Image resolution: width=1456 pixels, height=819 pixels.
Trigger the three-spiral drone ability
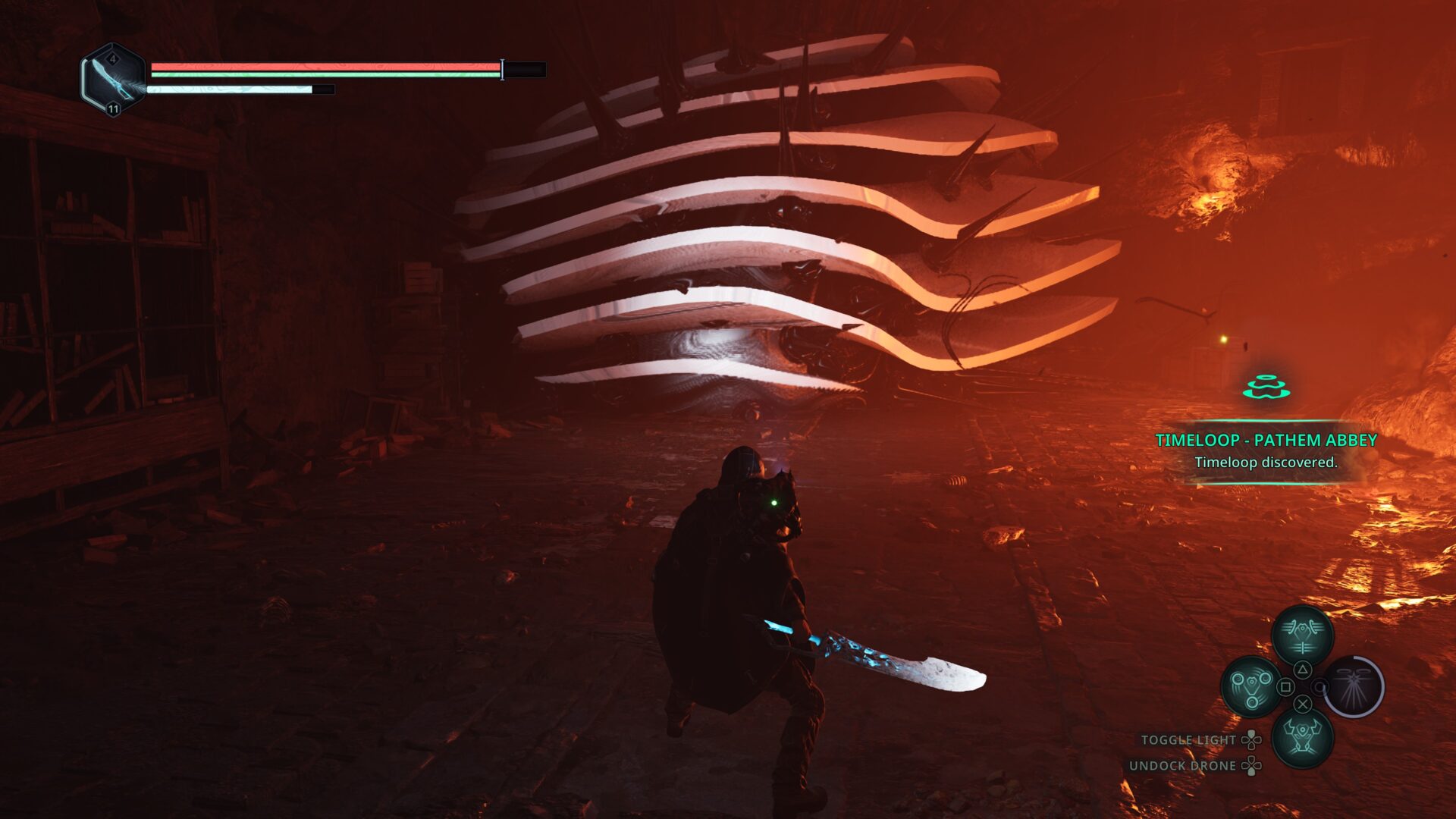pyautogui.click(x=1250, y=686)
